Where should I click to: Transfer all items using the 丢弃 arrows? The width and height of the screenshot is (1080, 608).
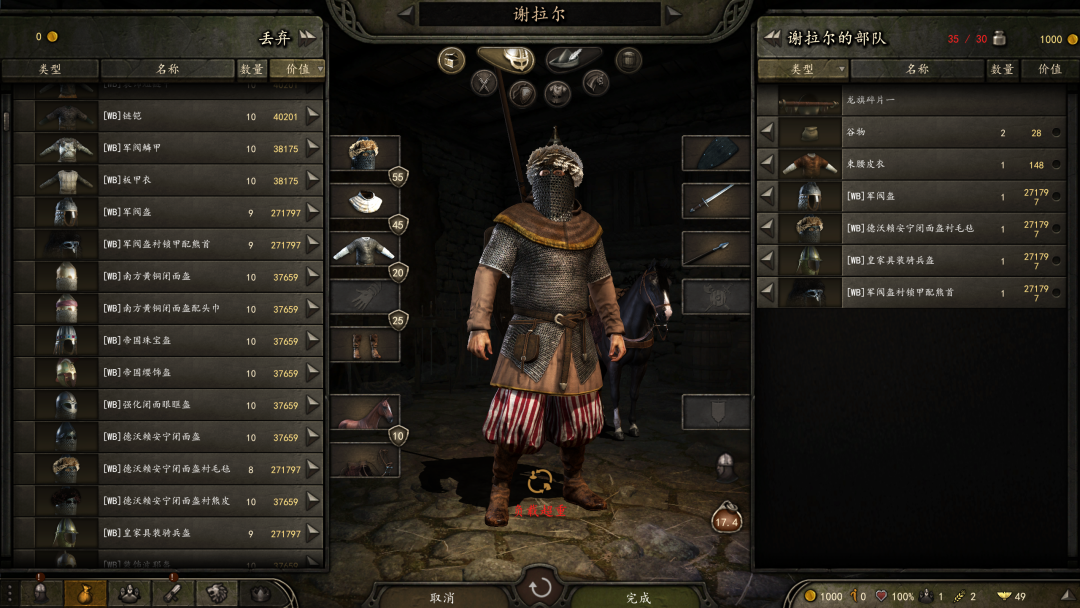click(306, 38)
